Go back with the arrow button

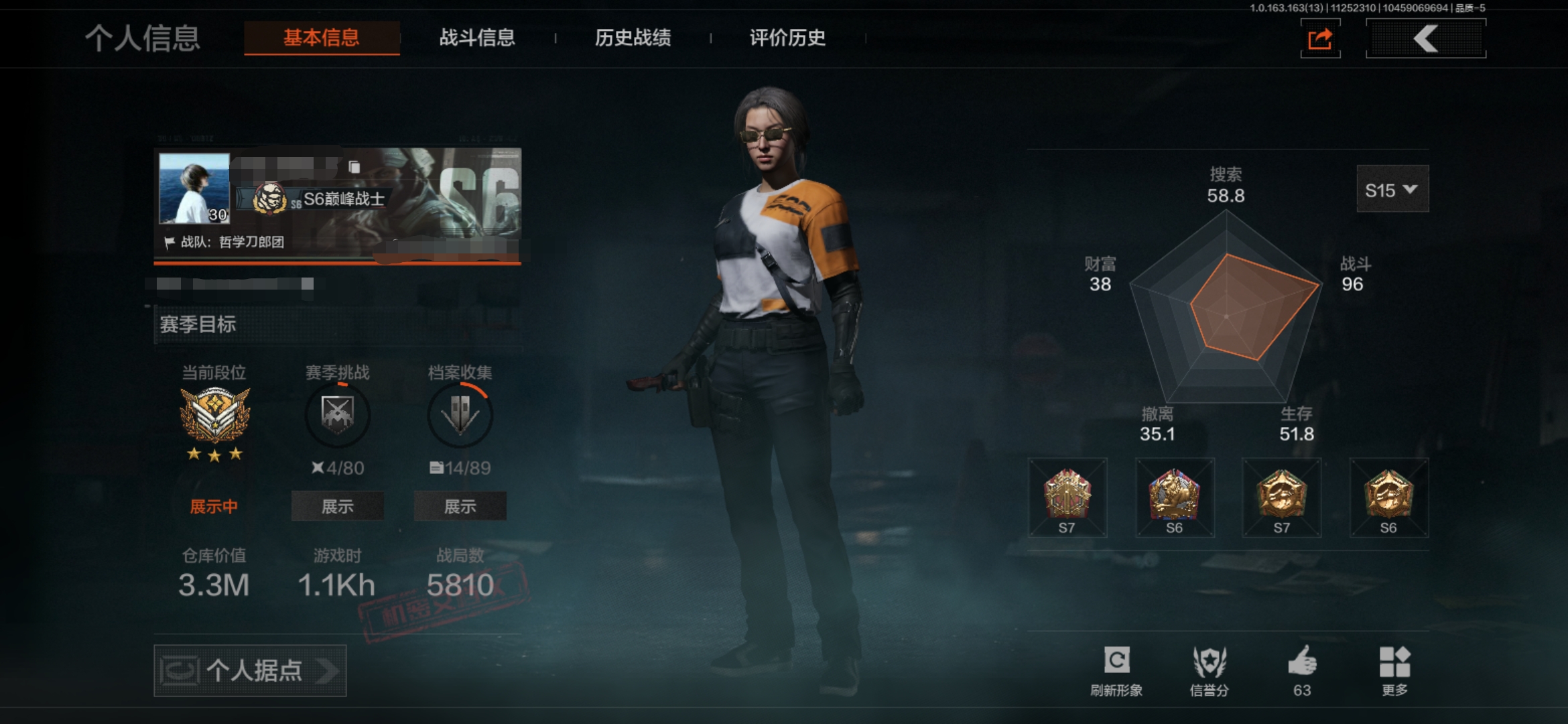pyautogui.click(x=1425, y=39)
